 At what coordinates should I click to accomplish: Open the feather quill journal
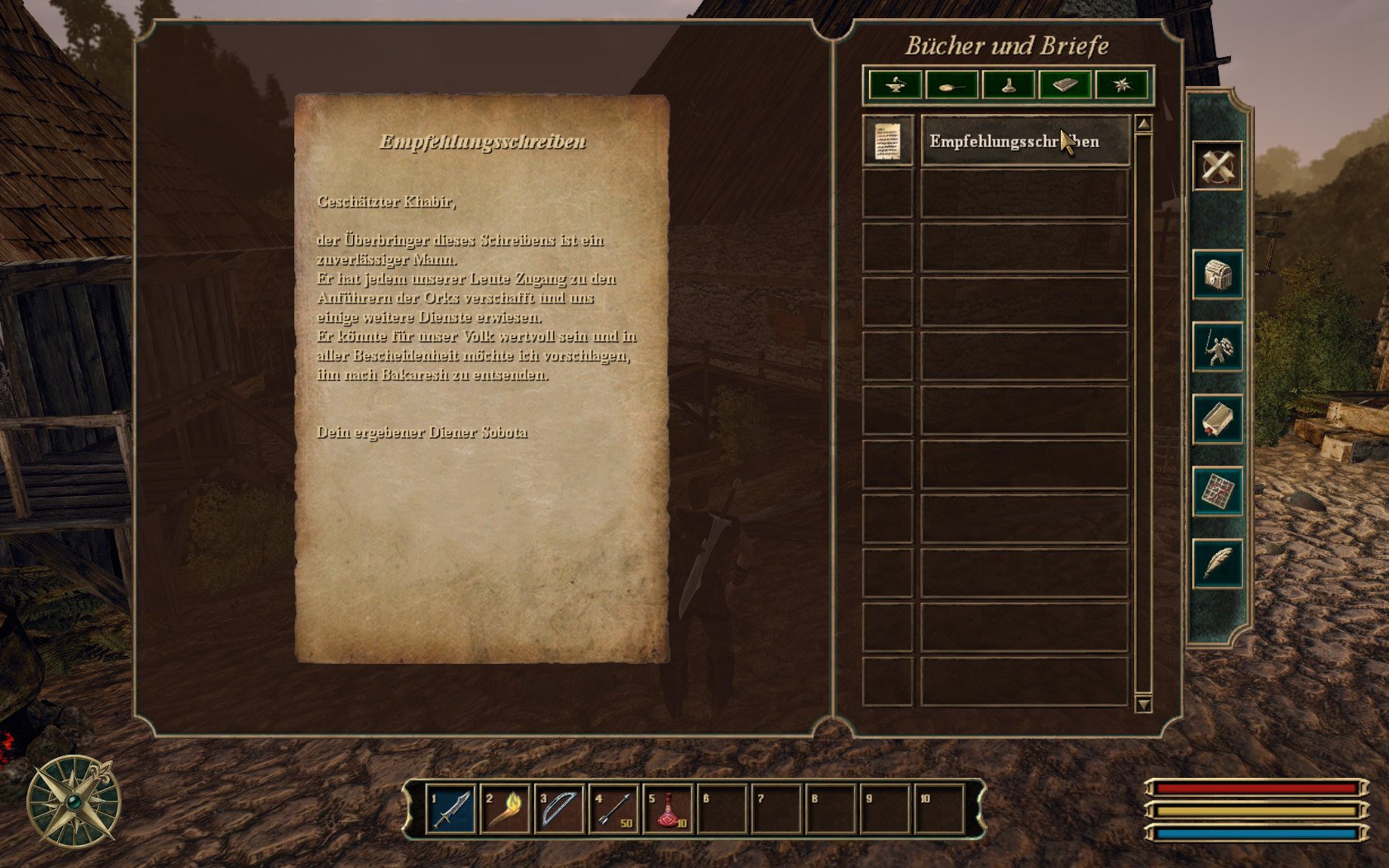tap(1218, 564)
